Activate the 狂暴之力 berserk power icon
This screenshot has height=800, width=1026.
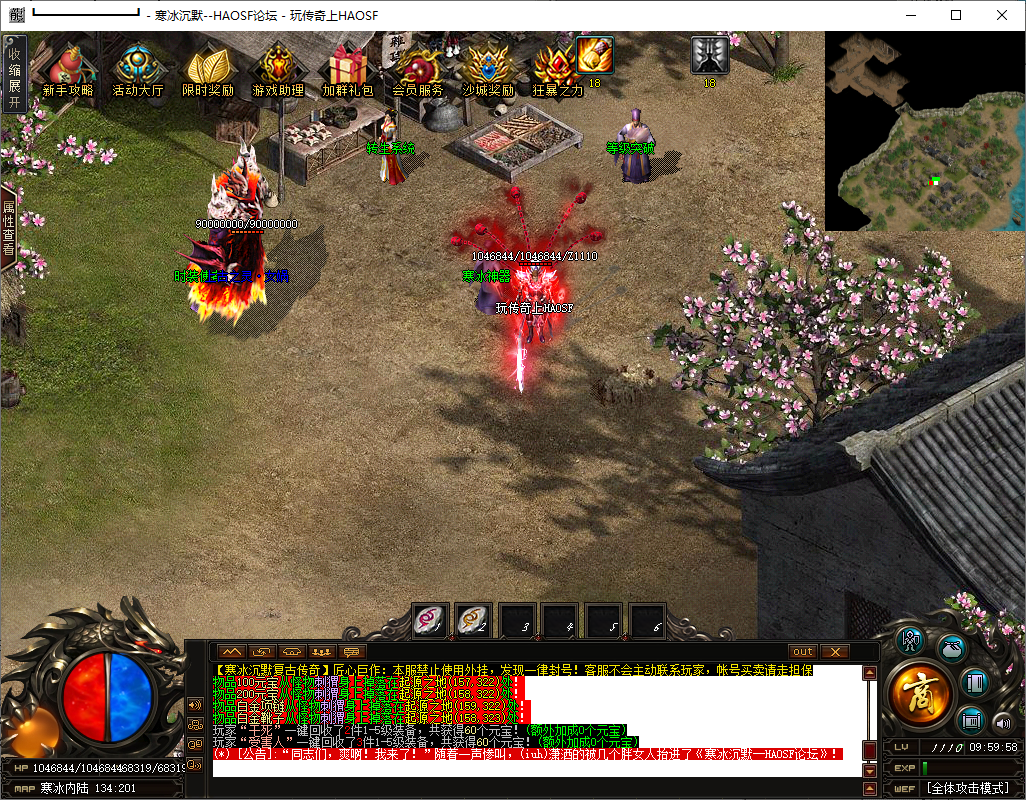click(557, 68)
